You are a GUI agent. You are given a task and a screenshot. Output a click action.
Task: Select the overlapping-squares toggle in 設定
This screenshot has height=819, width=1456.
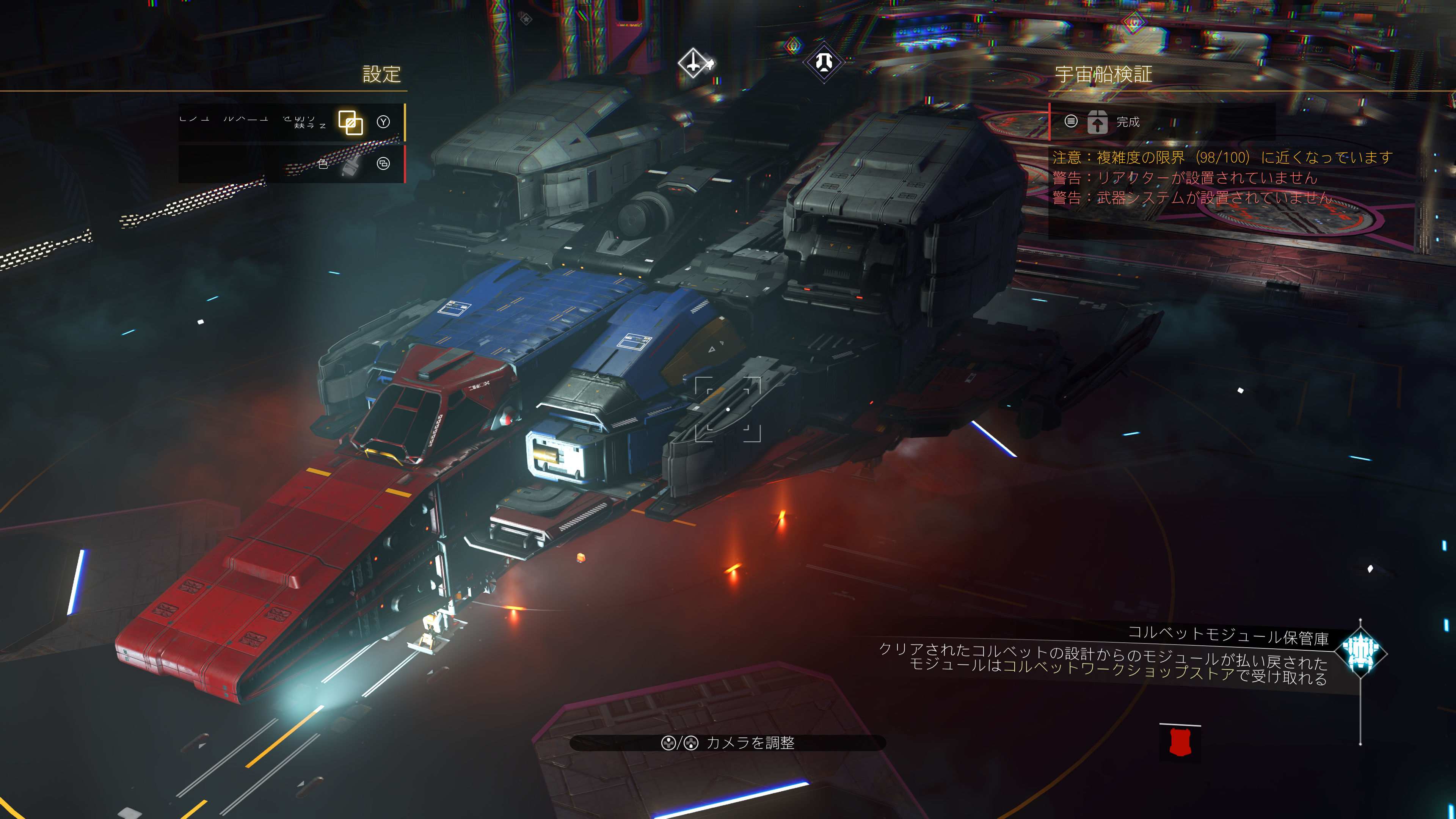pyautogui.click(x=350, y=122)
